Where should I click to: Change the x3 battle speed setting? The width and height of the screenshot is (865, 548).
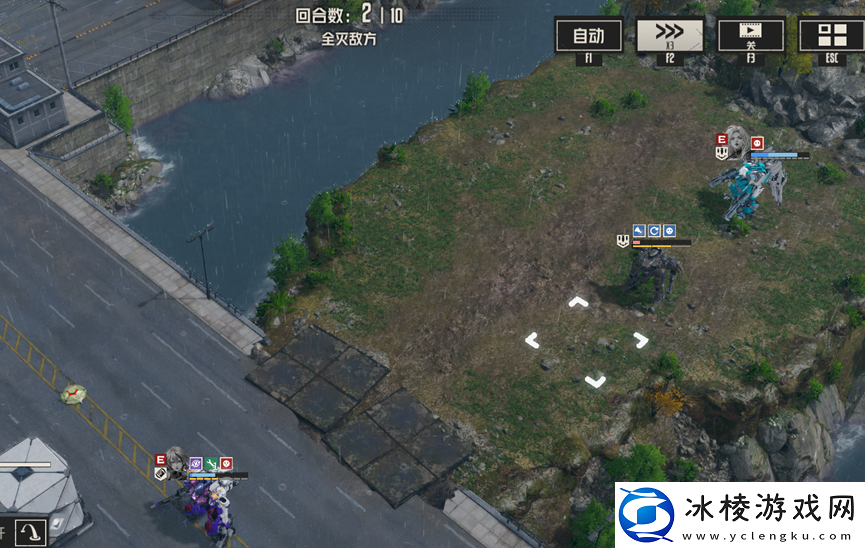click(669, 36)
